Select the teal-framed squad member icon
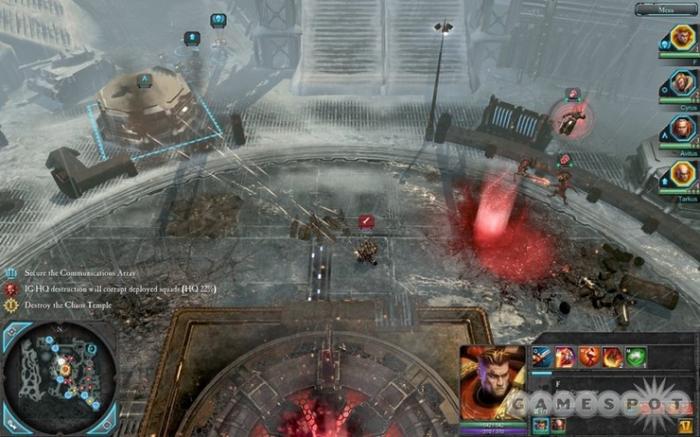The image size is (700, 437). [541, 425]
